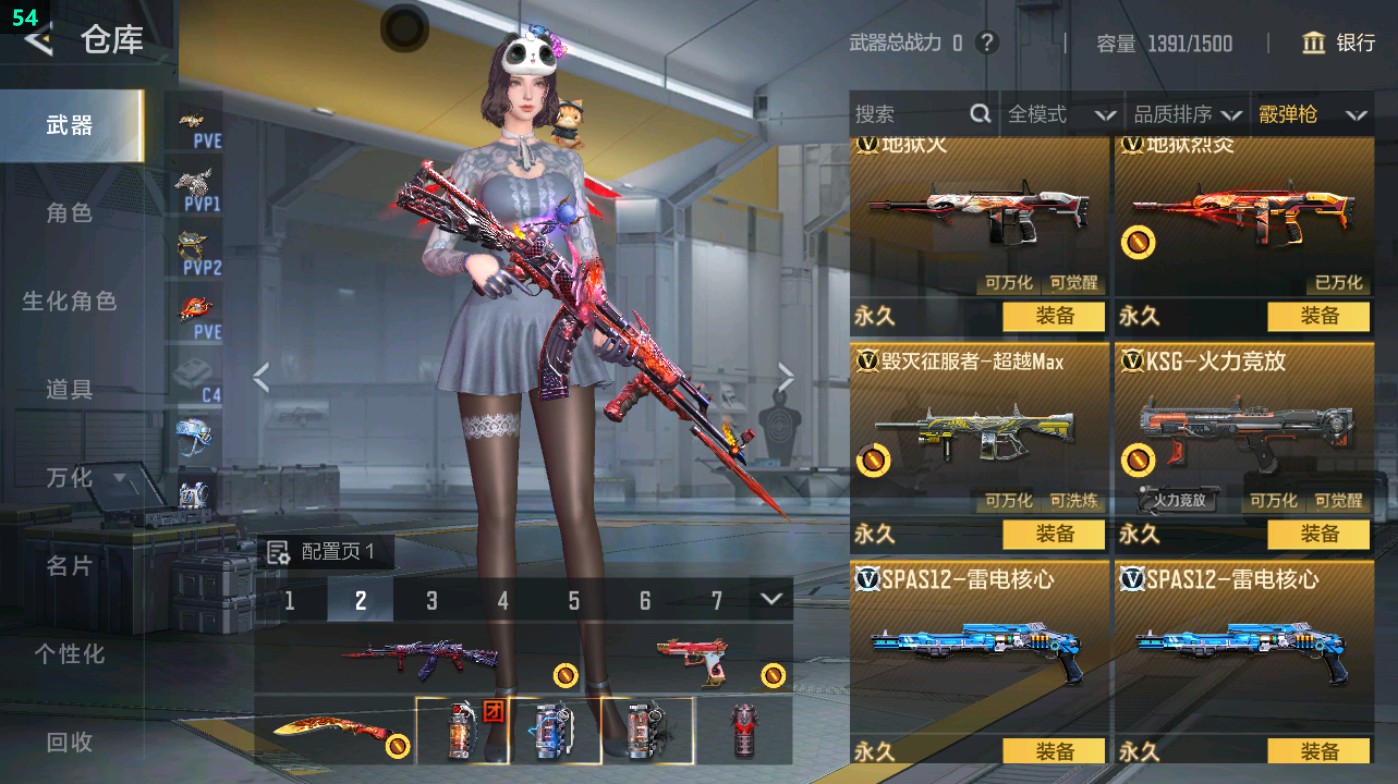Switch to the 角色 tab
Viewport: 1398px width, 784px height.
click(x=69, y=213)
